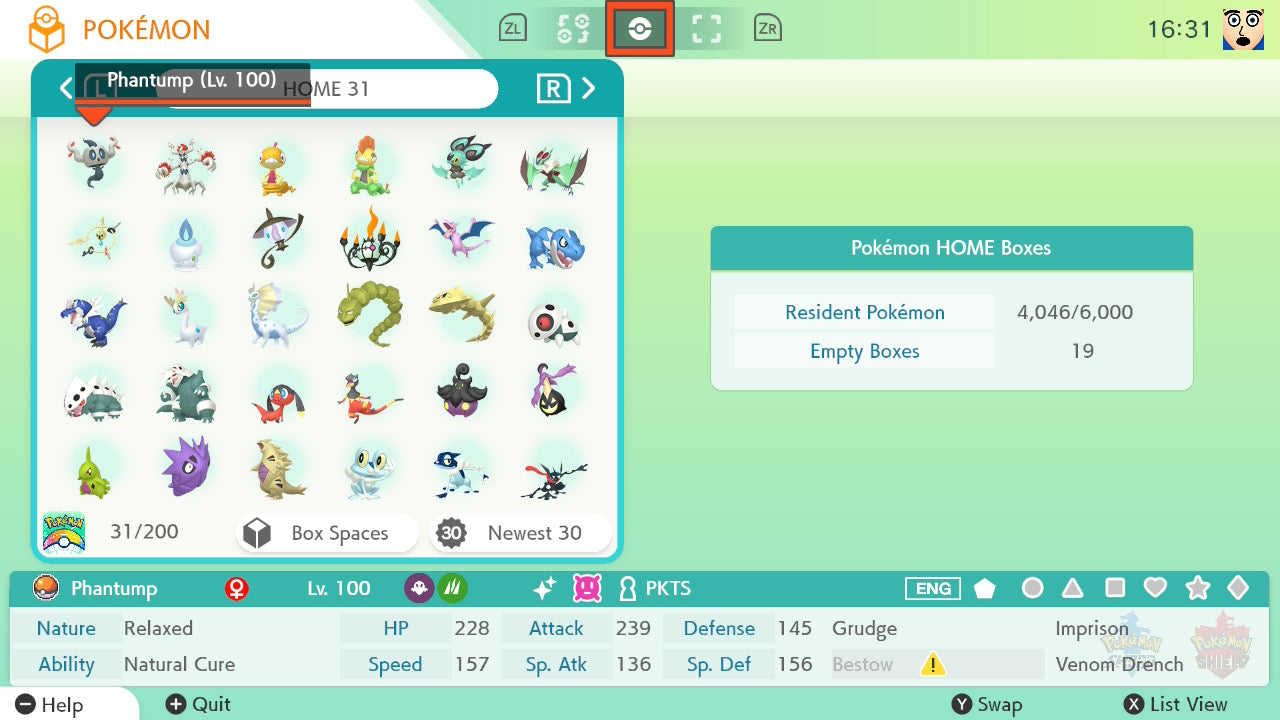Select the Resident Pokémon row
The width and height of the screenshot is (1280, 720).
pyautogui.click(x=864, y=312)
